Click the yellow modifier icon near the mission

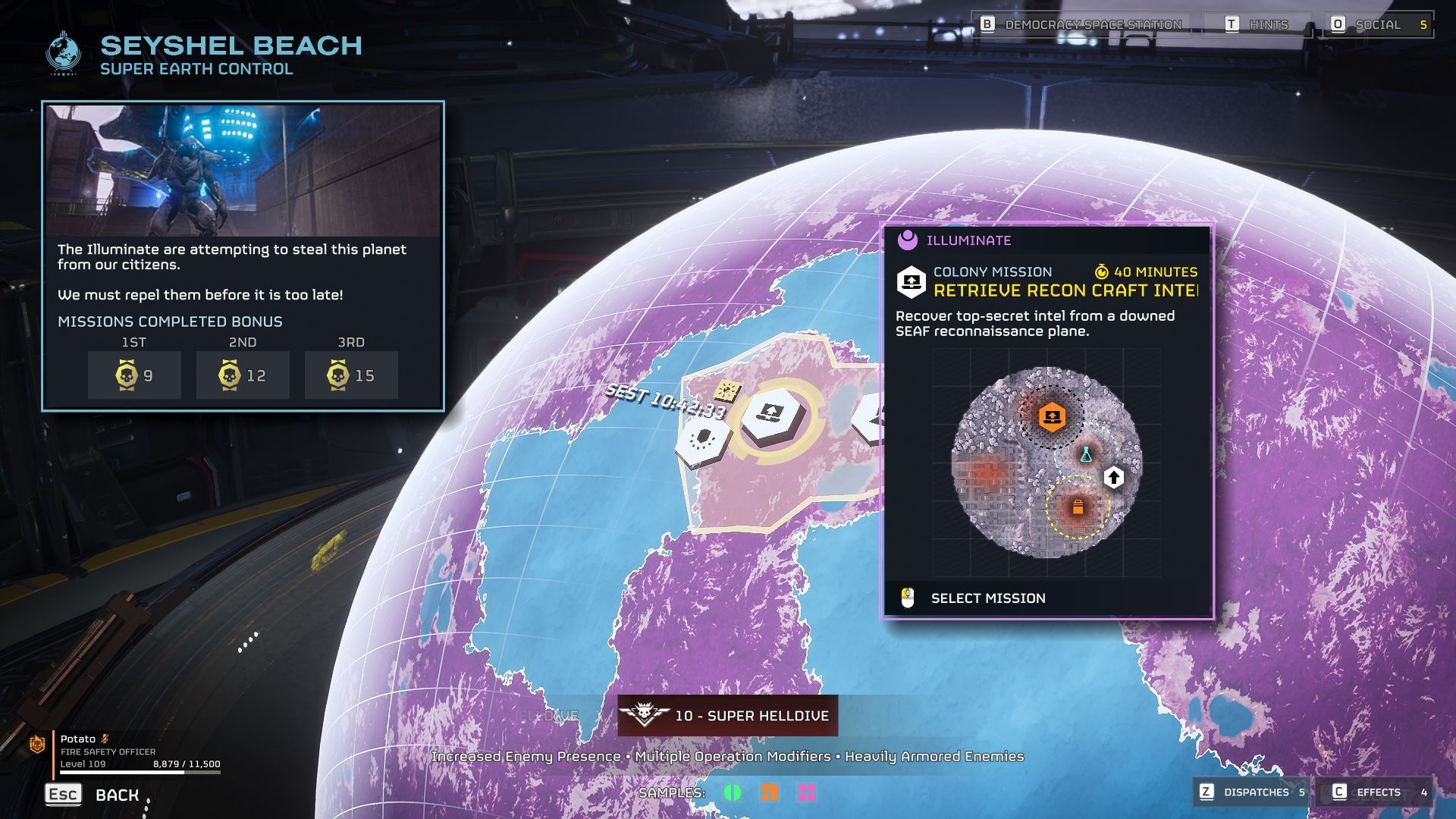pyautogui.click(x=726, y=391)
